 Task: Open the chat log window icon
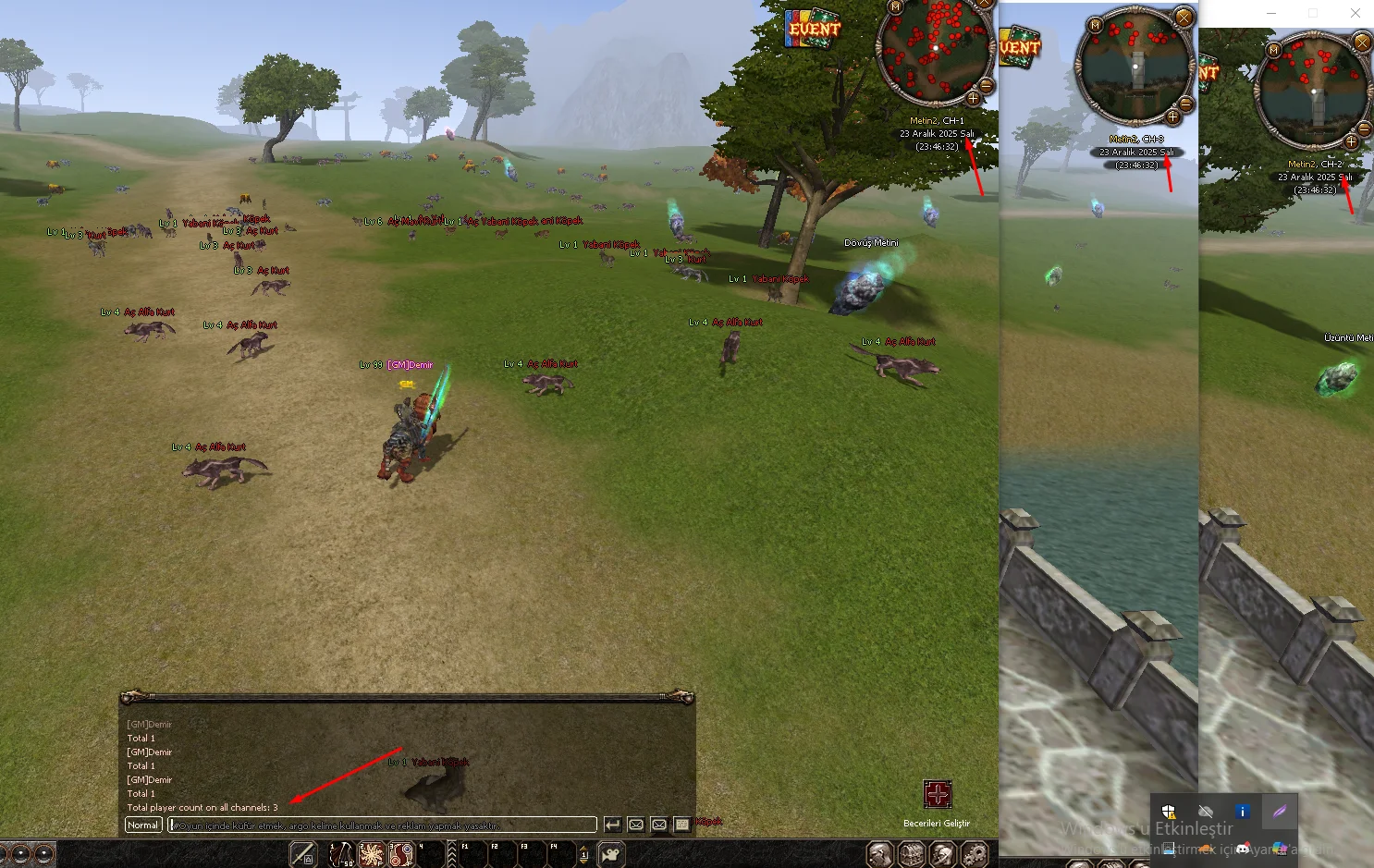(682, 825)
